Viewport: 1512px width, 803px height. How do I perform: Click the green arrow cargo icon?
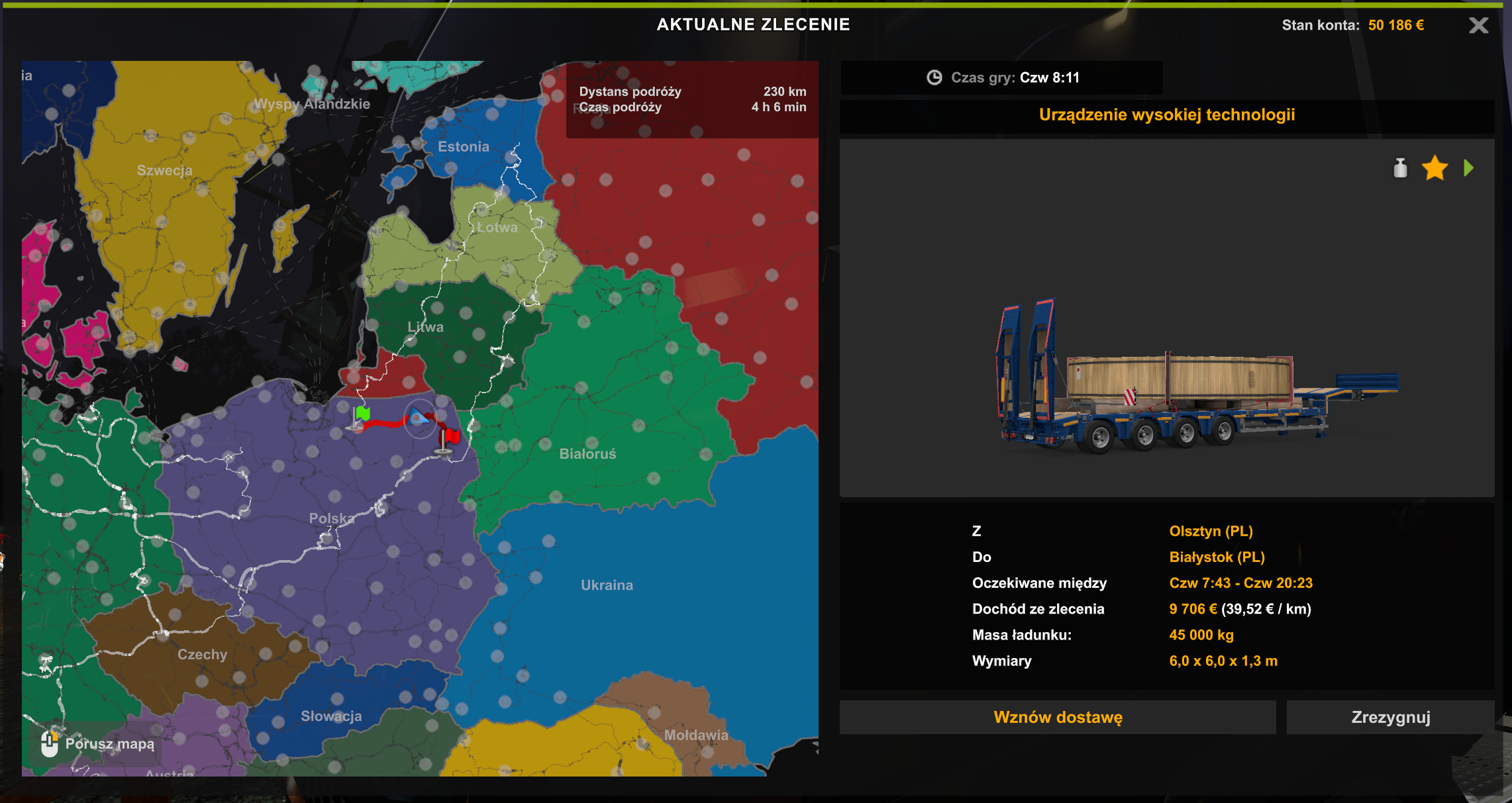point(1468,168)
